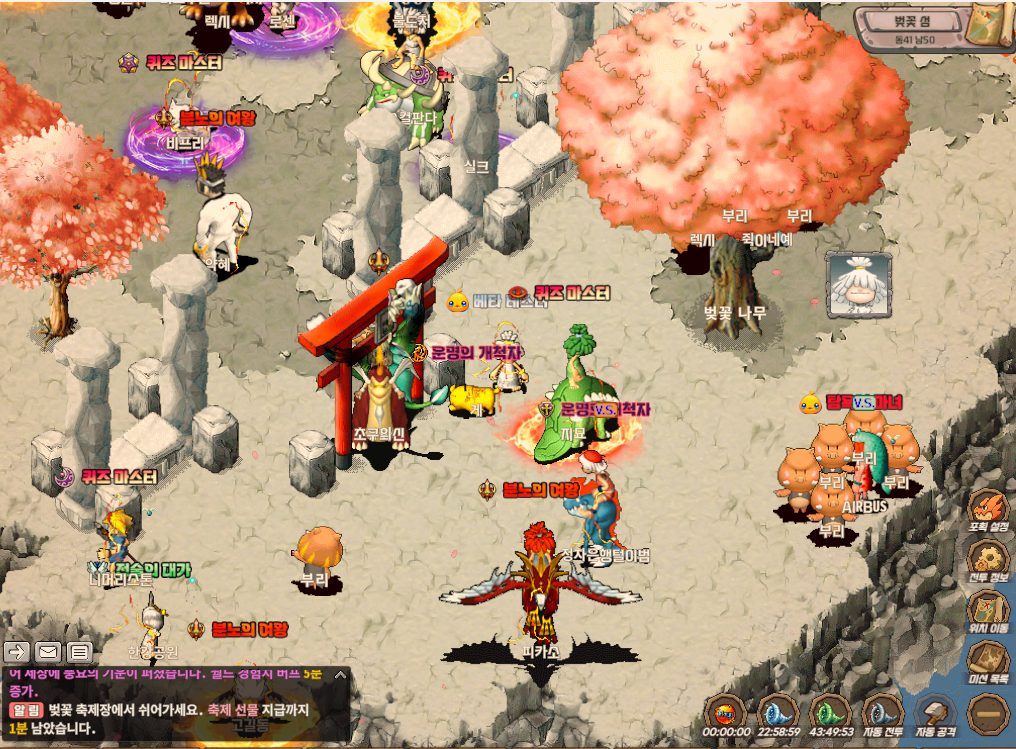Viewport: 1016px width, 749px height.
Task: Open the 전투 정보 battle info
Action: coord(989,562)
